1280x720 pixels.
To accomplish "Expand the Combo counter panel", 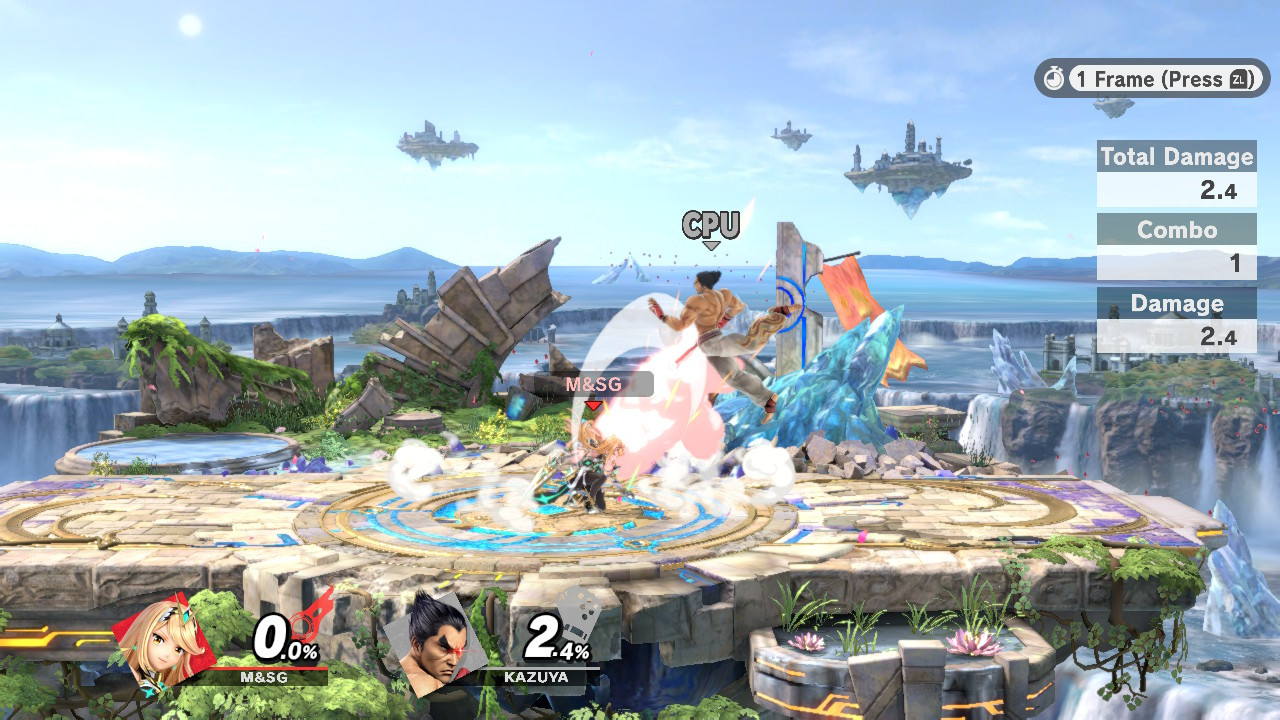I will click(1177, 231).
